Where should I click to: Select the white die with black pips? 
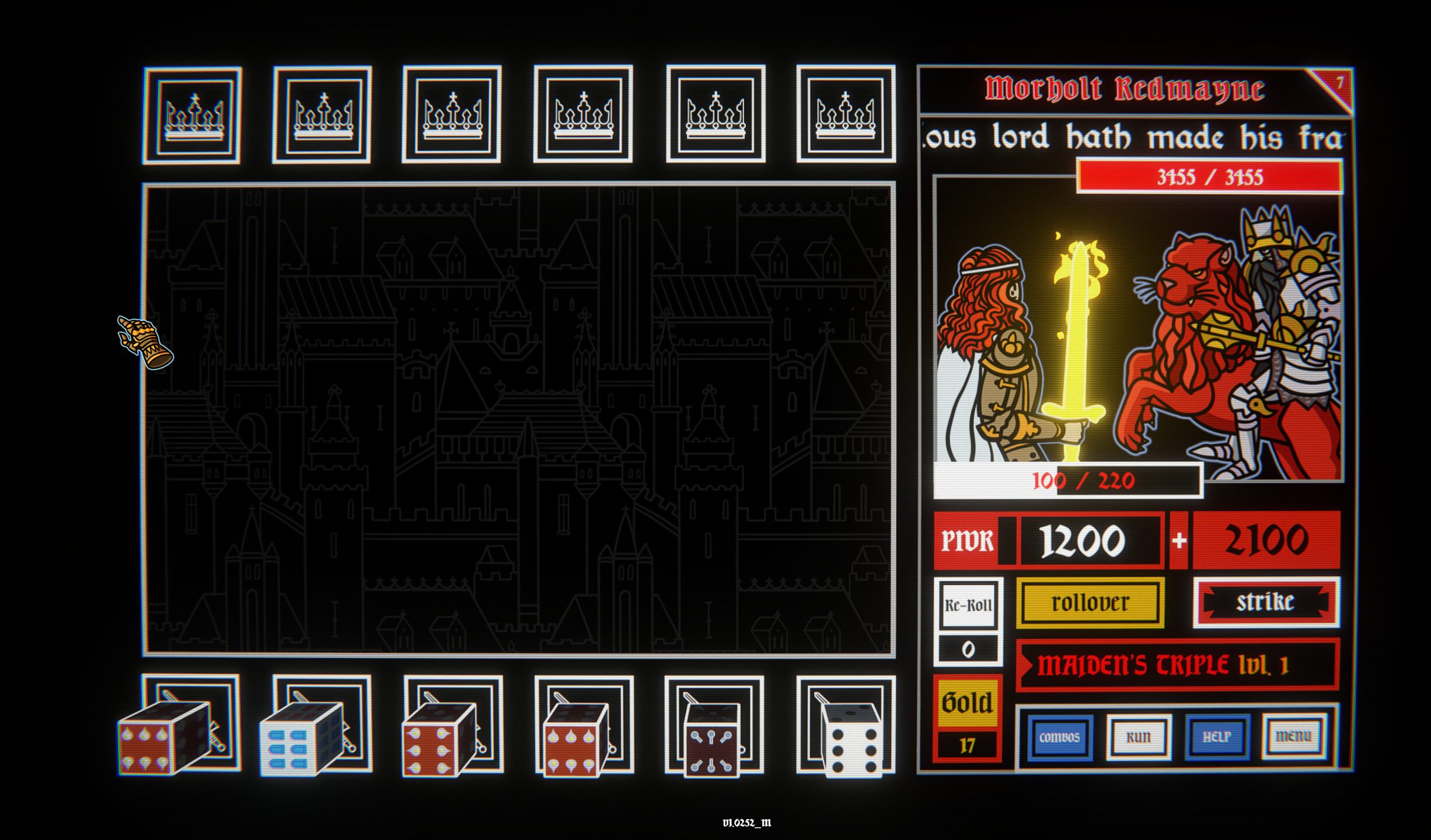pos(851,741)
